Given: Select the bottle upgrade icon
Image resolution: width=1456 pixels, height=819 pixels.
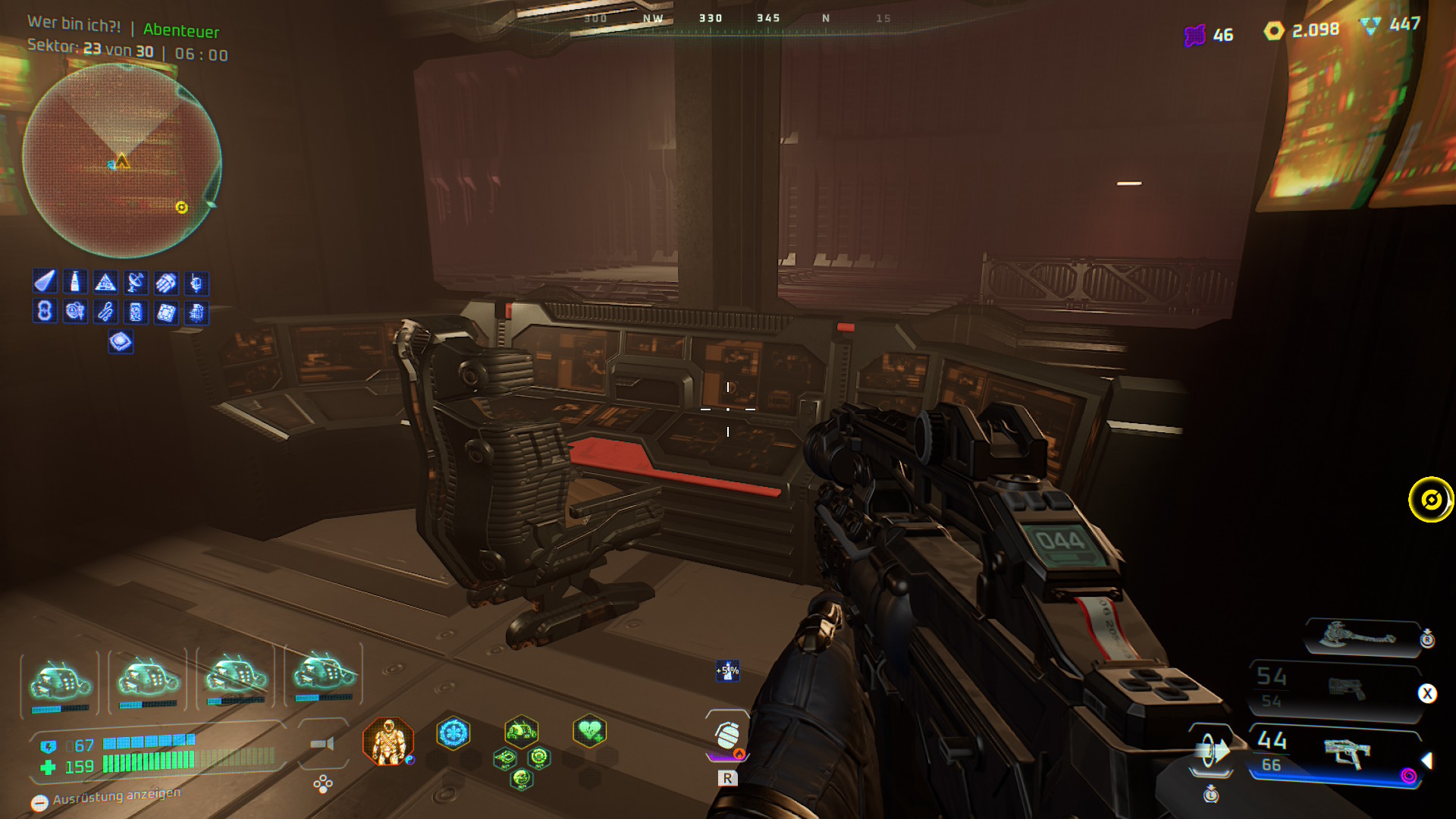Looking at the screenshot, I should coord(75,282).
